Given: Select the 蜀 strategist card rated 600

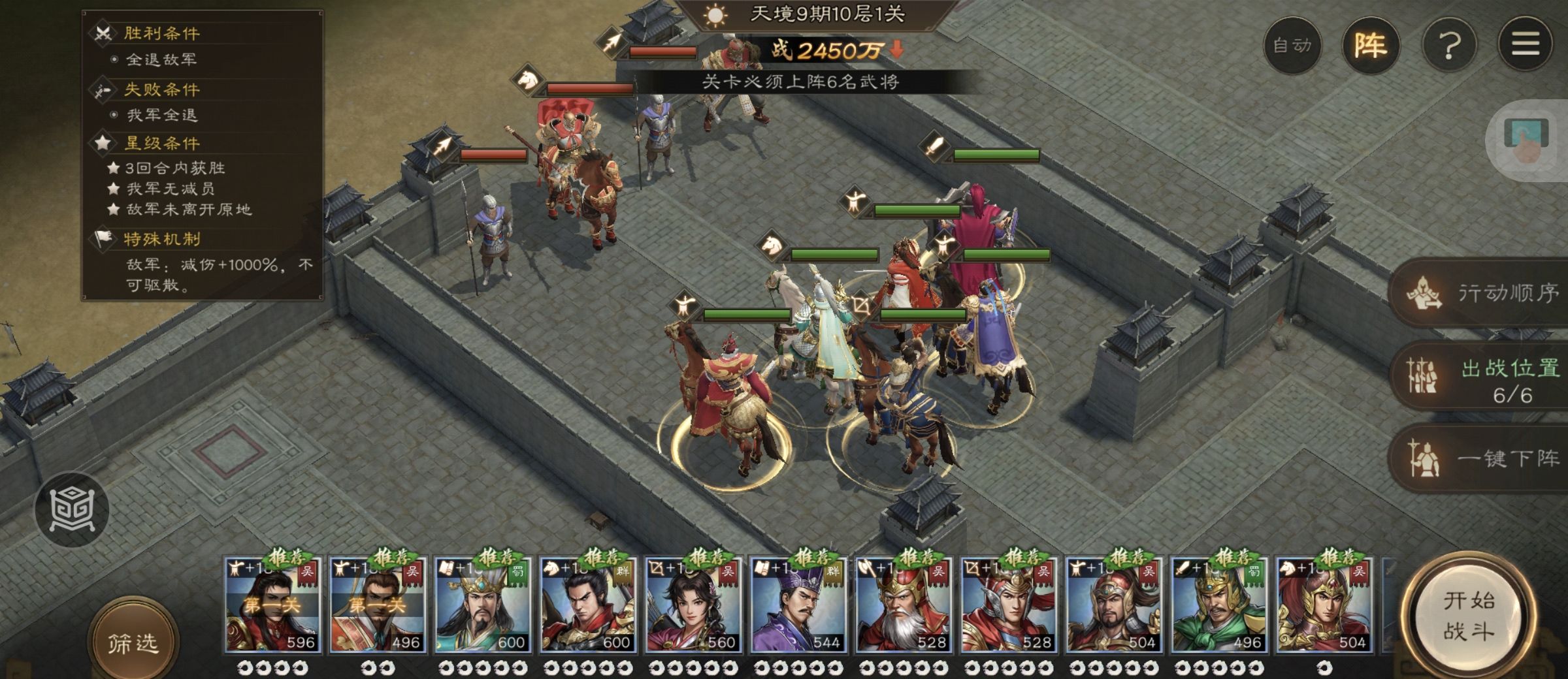Looking at the screenshot, I should 483,605.
